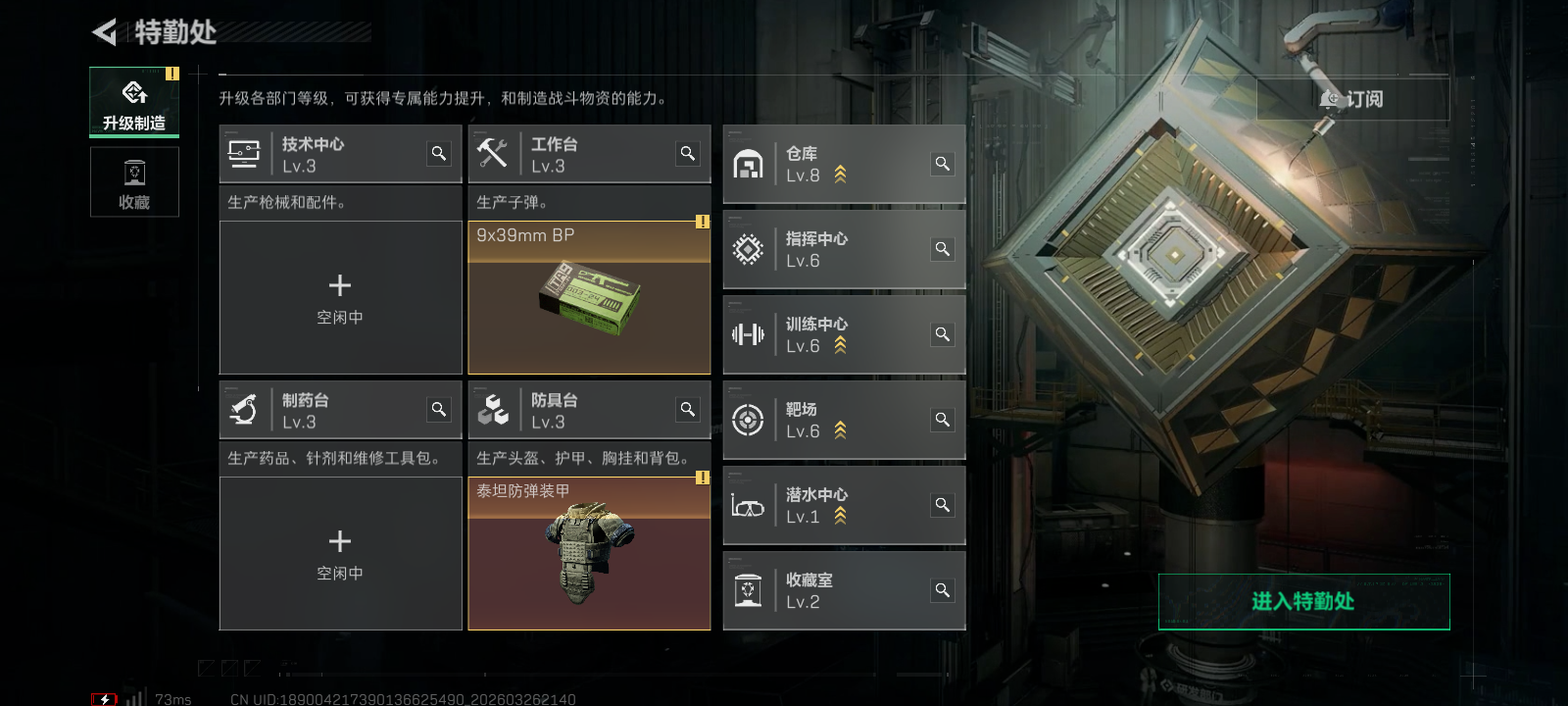Click the 订阅 subscribe button

pos(1352,99)
